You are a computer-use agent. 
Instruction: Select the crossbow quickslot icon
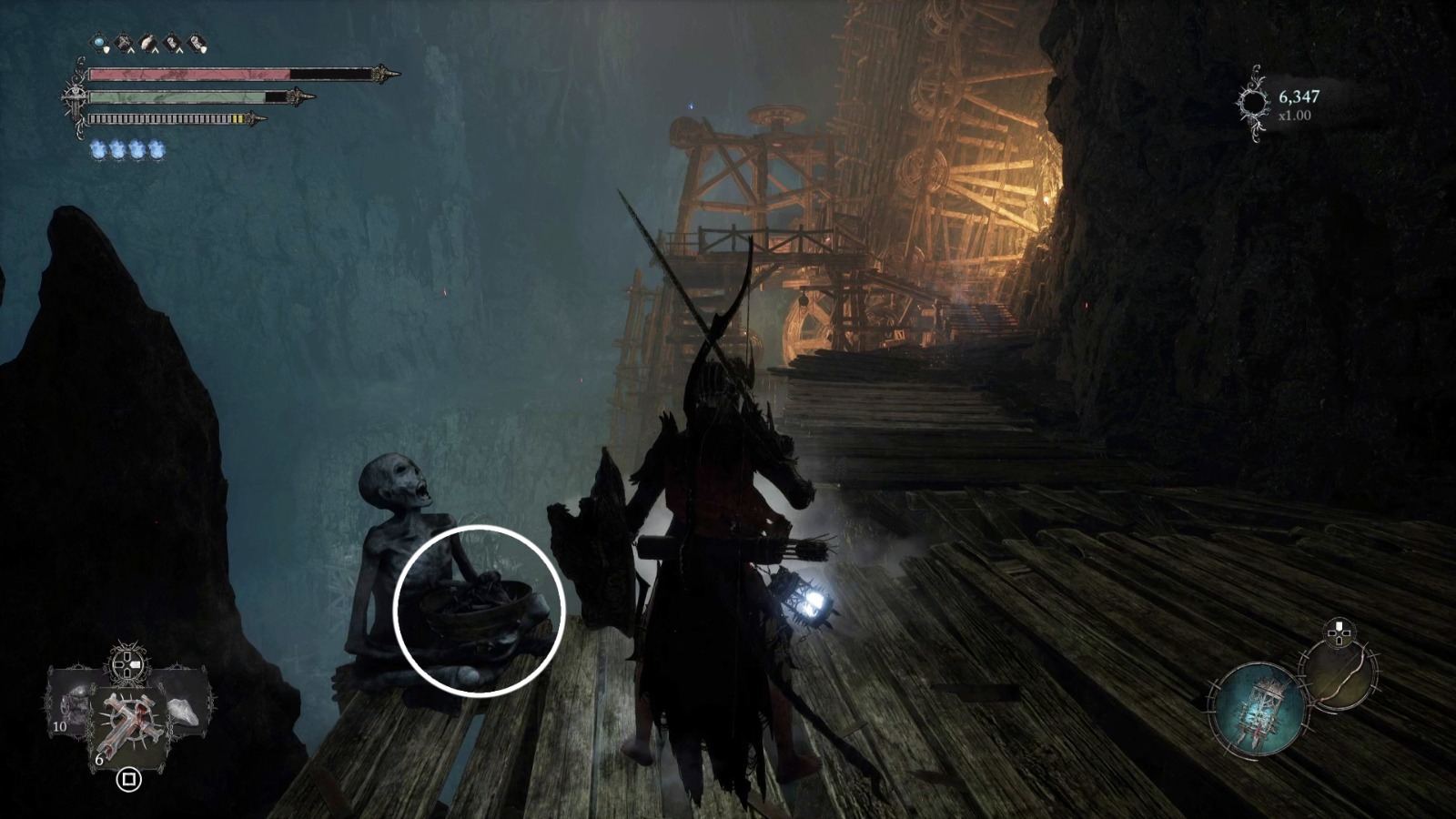[x=122, y=42]
